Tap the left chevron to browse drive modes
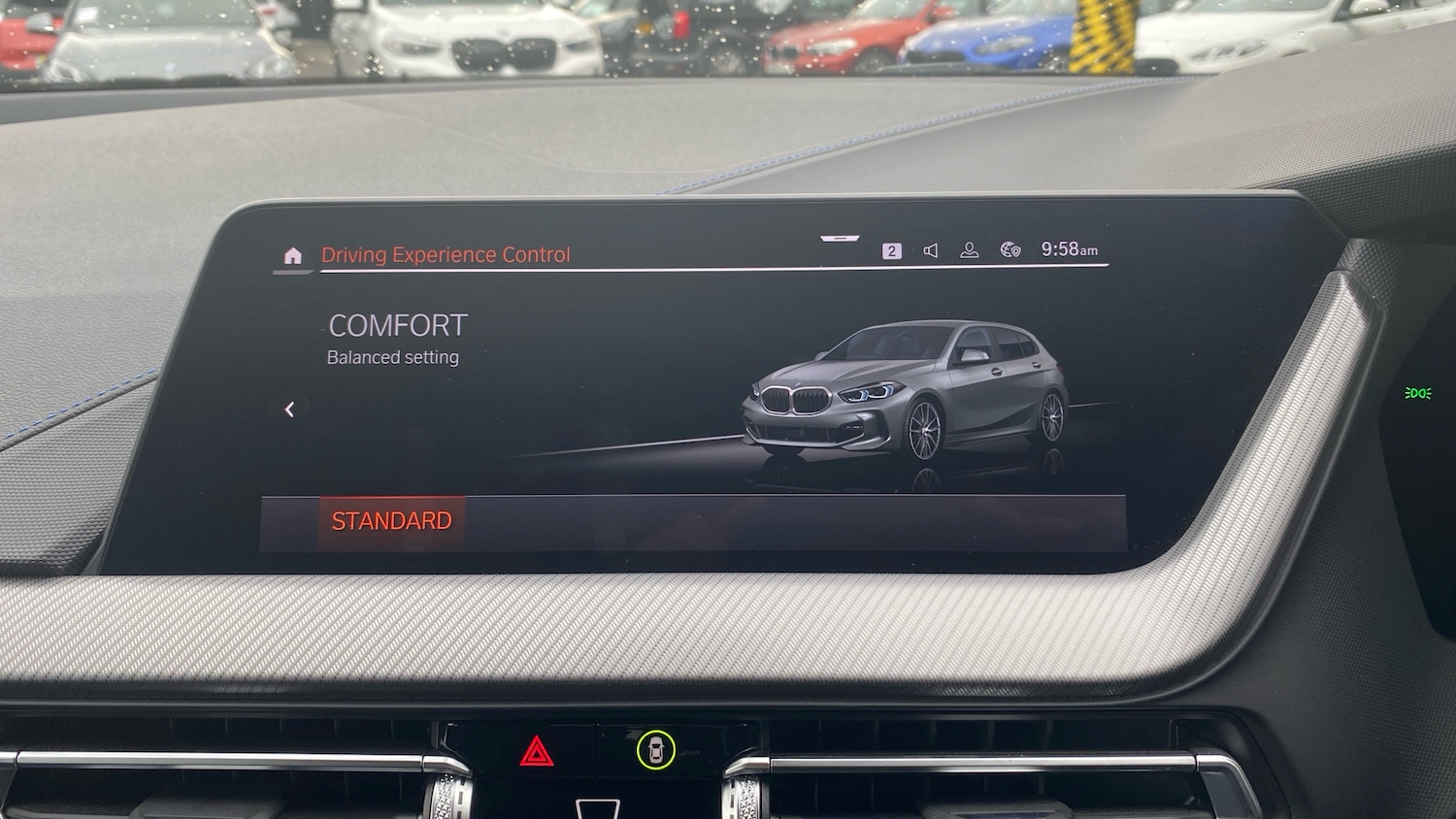This screenshot has height=819, width=1456. point(289,409)
